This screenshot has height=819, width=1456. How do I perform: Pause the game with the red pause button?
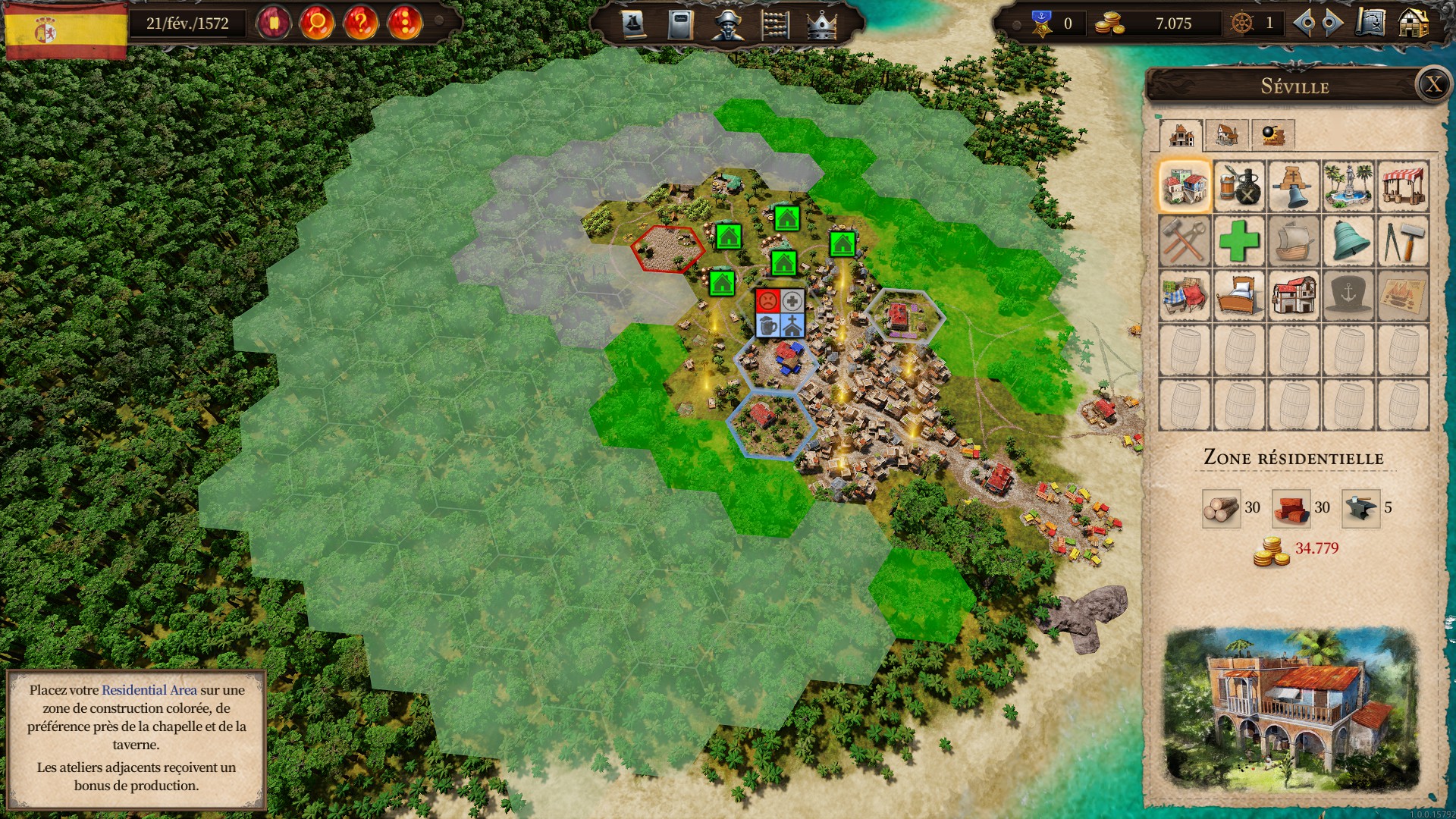[273, 23]
